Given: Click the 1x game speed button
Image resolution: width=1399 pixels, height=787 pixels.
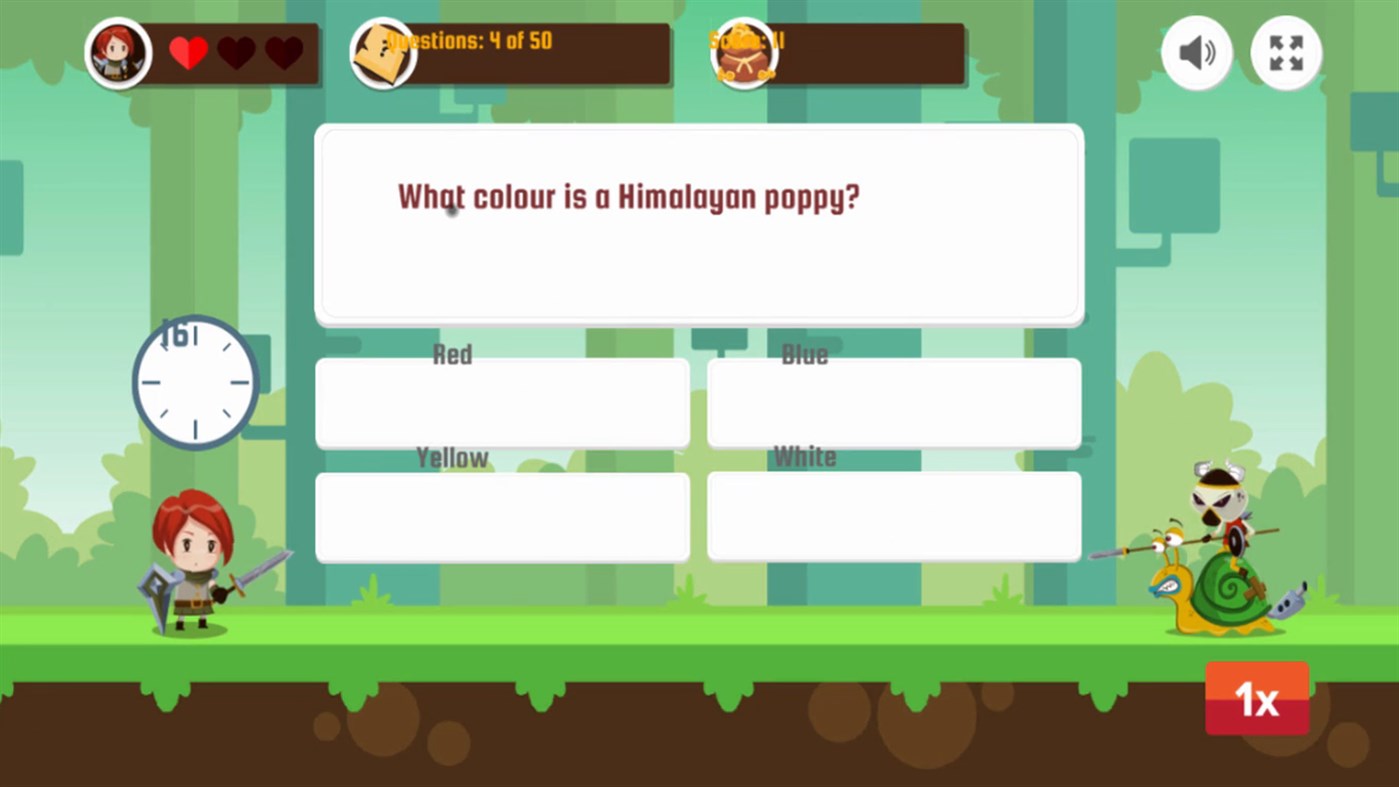Looking at the screenshot, I should click(x=1256, y=698).
